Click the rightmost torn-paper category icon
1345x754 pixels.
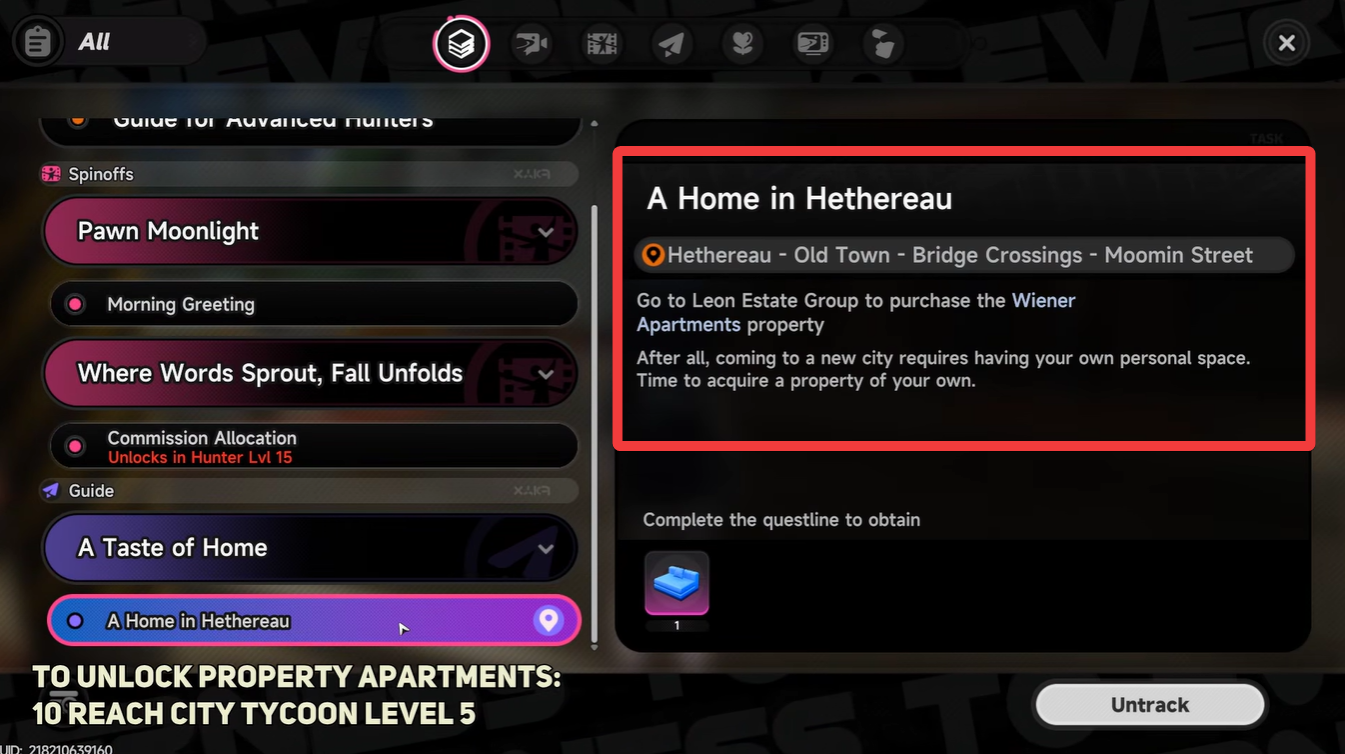click(x=883, y=43)
